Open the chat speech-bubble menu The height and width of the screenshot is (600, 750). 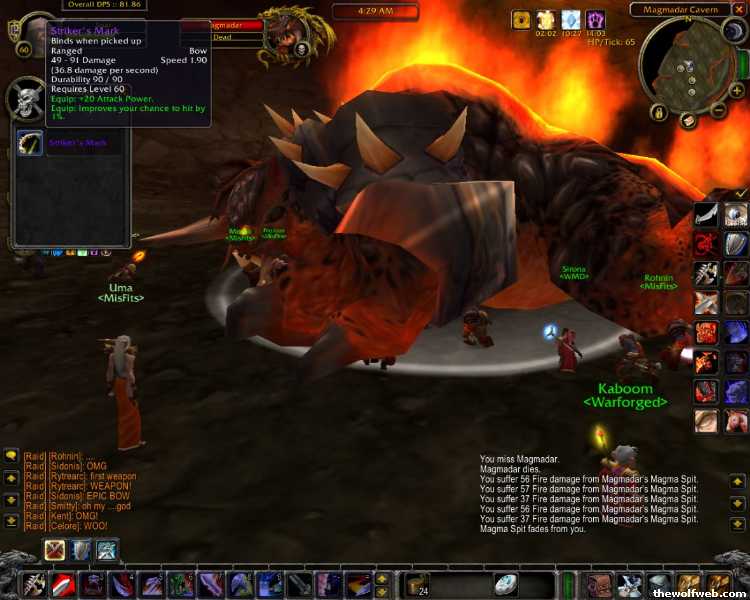(x=11, y=456)
